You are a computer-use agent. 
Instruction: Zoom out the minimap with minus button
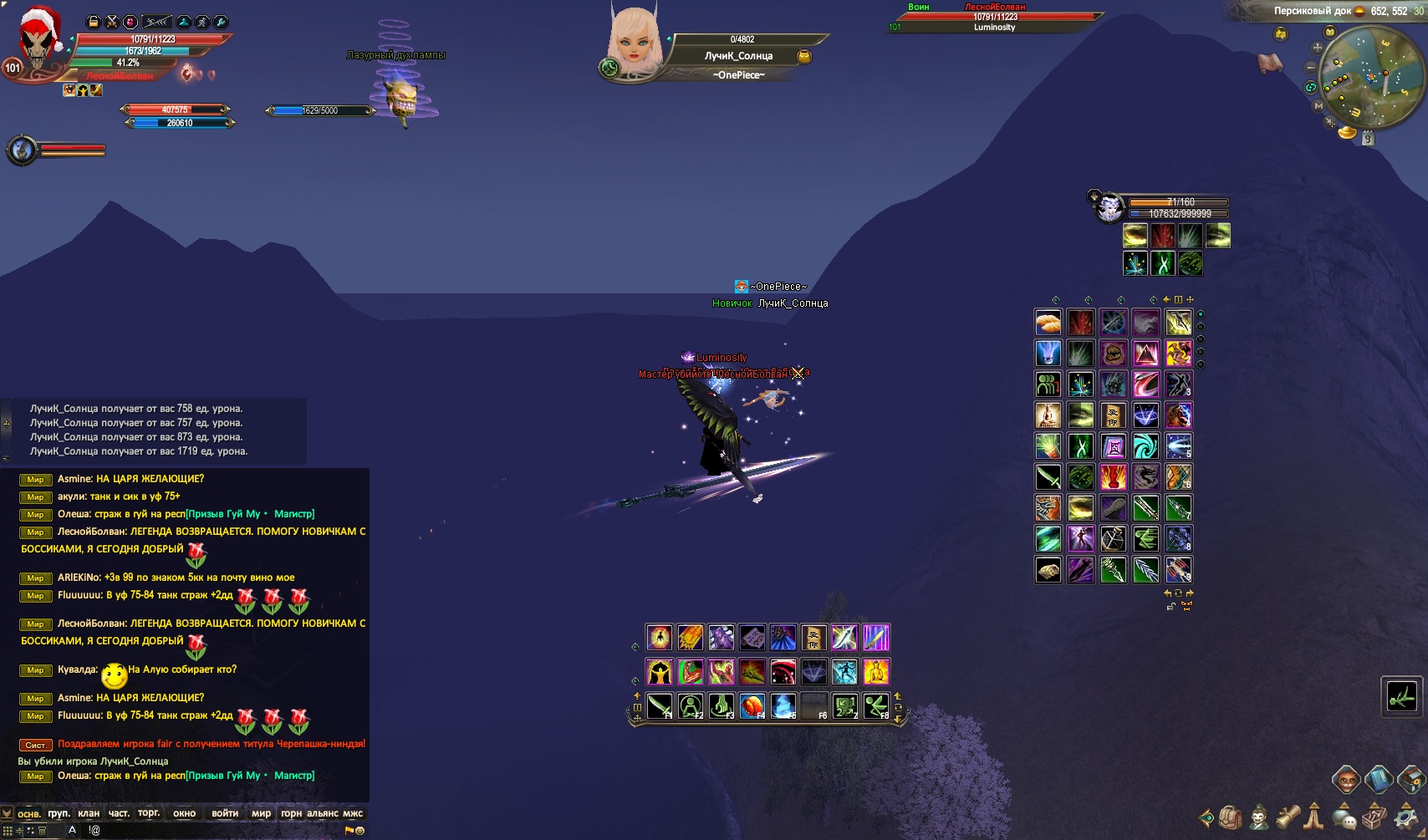[x=1311, y=67]
